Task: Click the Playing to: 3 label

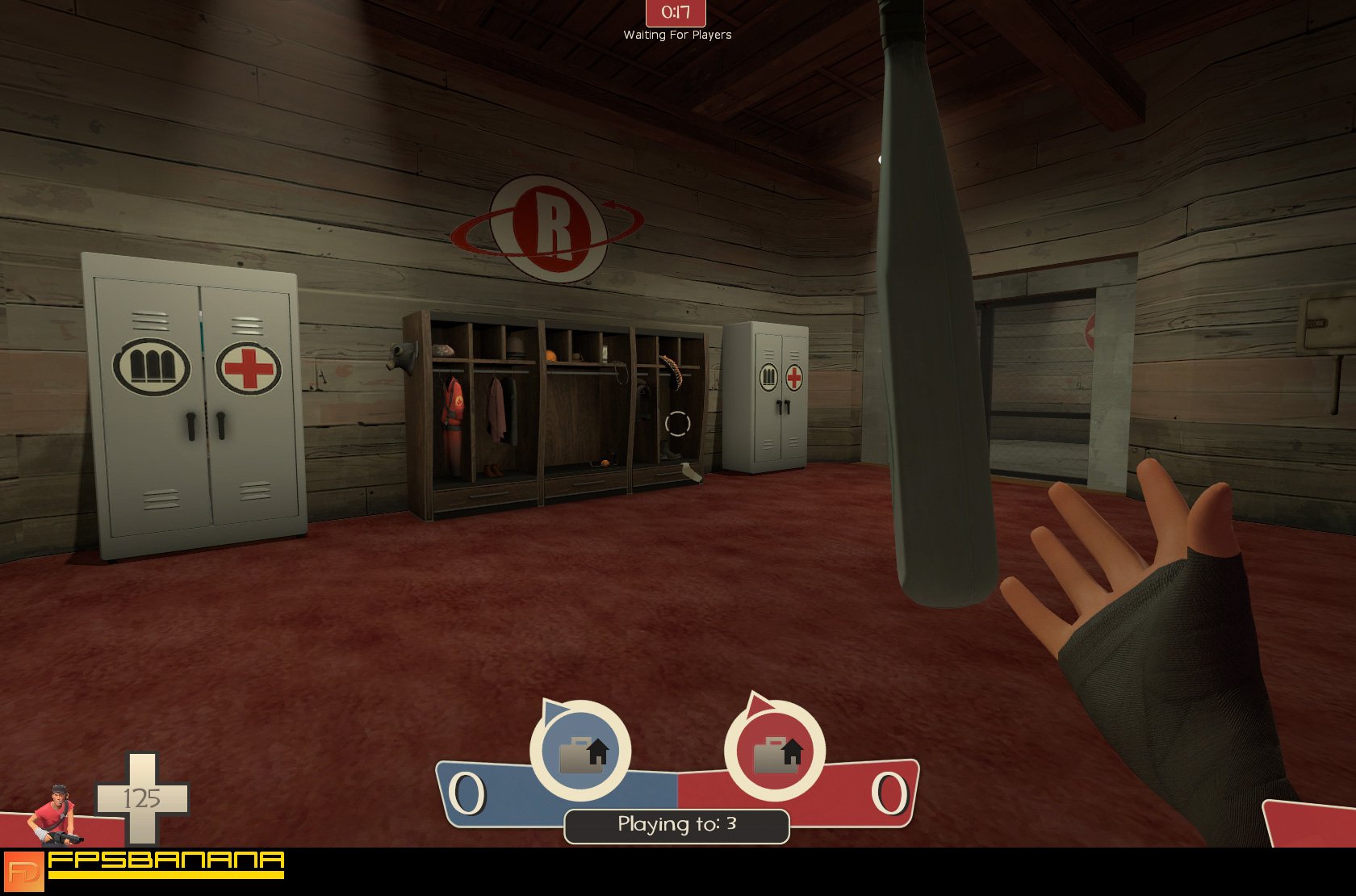Action: pos(676,824)
